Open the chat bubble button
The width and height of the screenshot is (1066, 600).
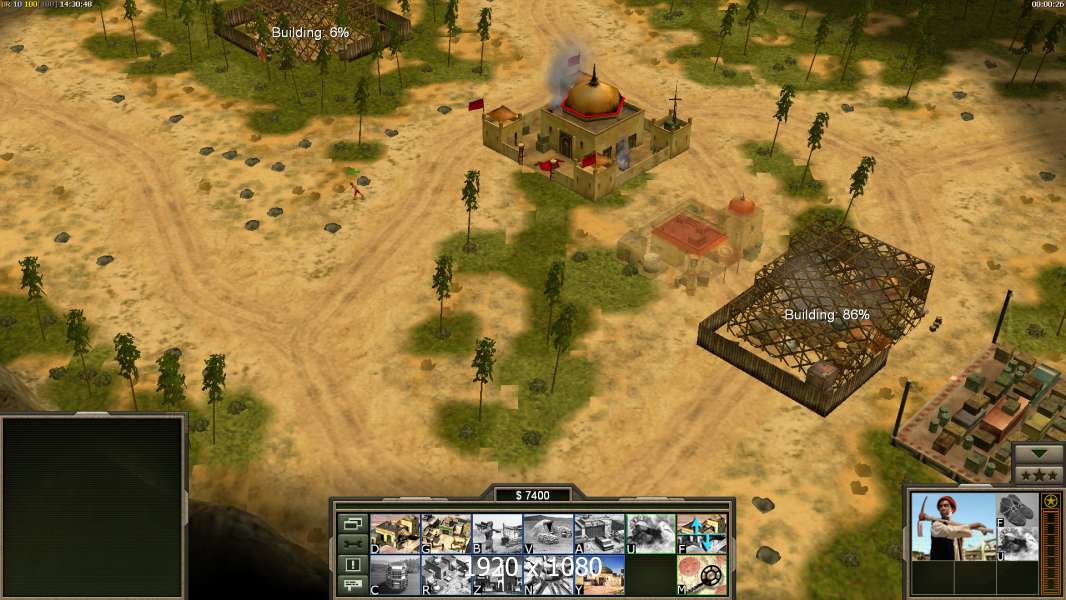(352, 585)
